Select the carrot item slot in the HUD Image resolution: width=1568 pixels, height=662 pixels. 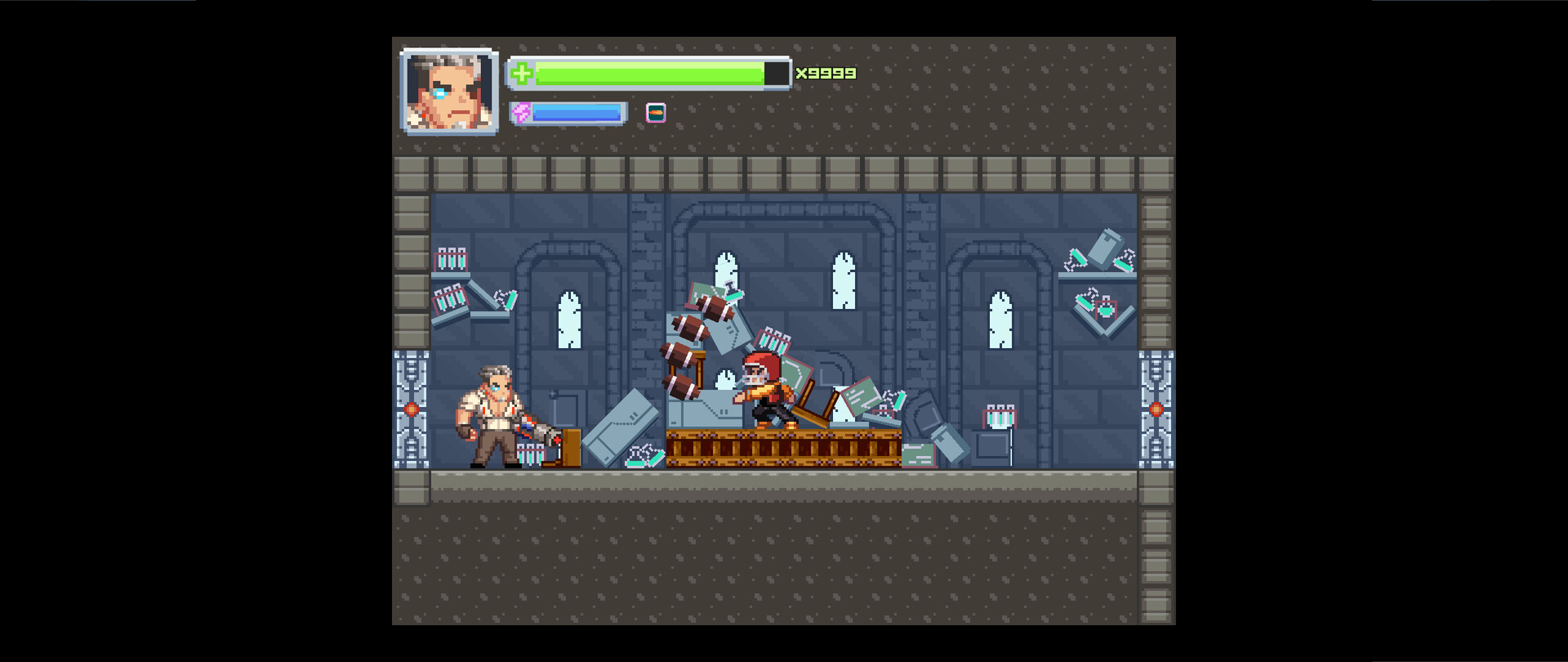coord(656,112)
